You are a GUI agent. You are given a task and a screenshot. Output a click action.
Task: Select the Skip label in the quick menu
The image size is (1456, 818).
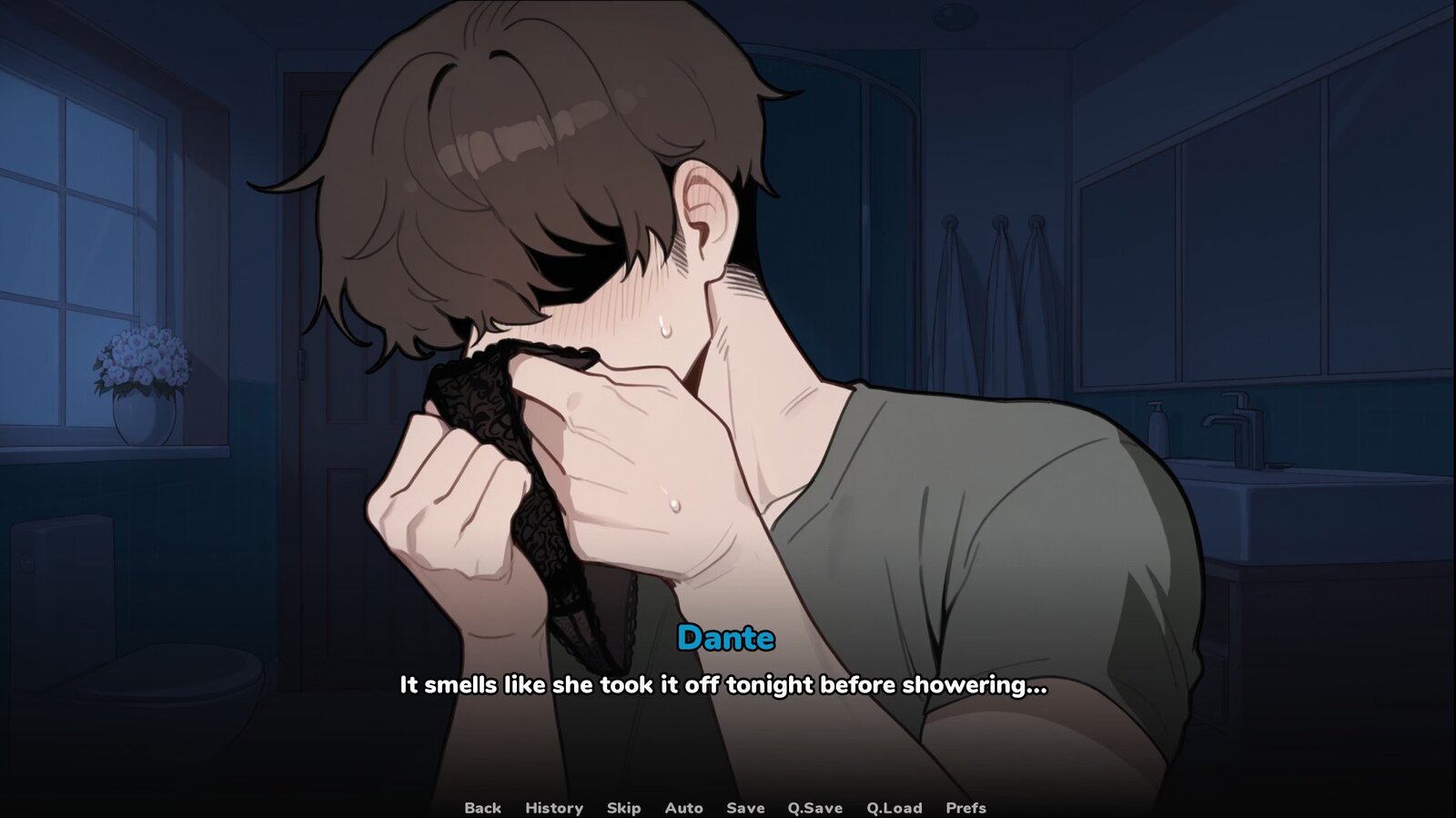[x=623, y=808]
